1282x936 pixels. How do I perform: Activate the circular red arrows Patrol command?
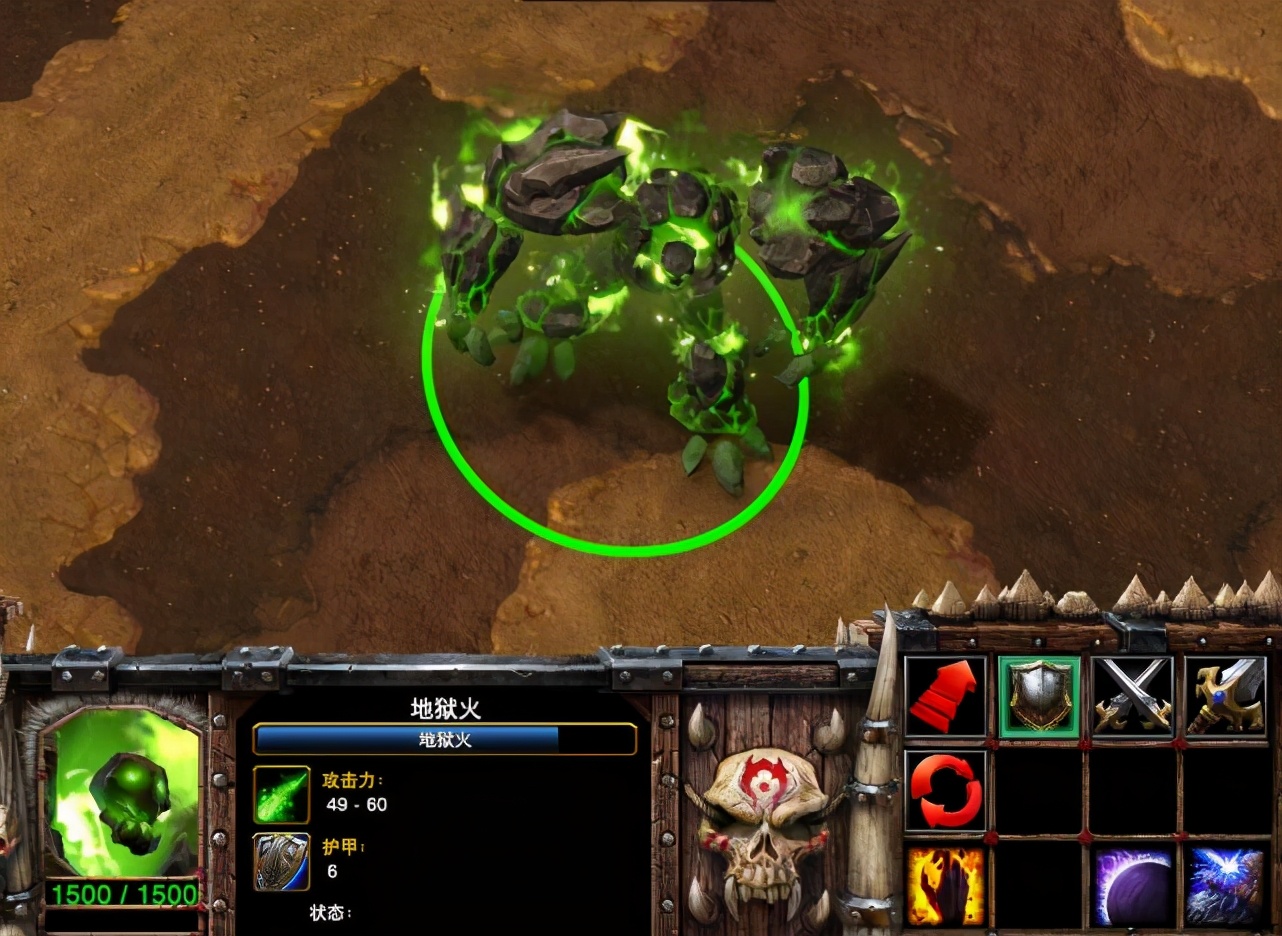coord(945,790)
